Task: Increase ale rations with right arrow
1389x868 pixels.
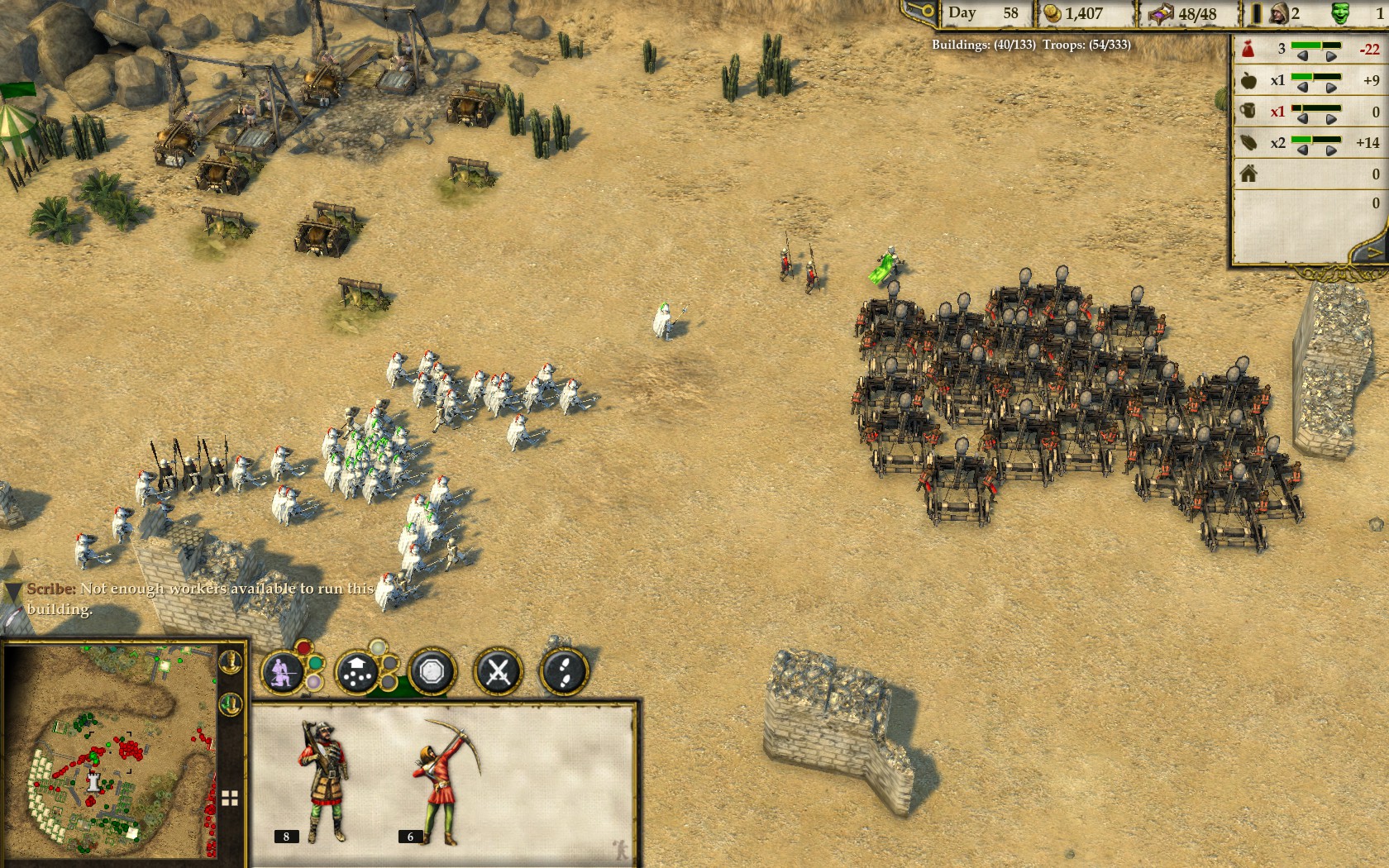Action: click(1330, 119)
